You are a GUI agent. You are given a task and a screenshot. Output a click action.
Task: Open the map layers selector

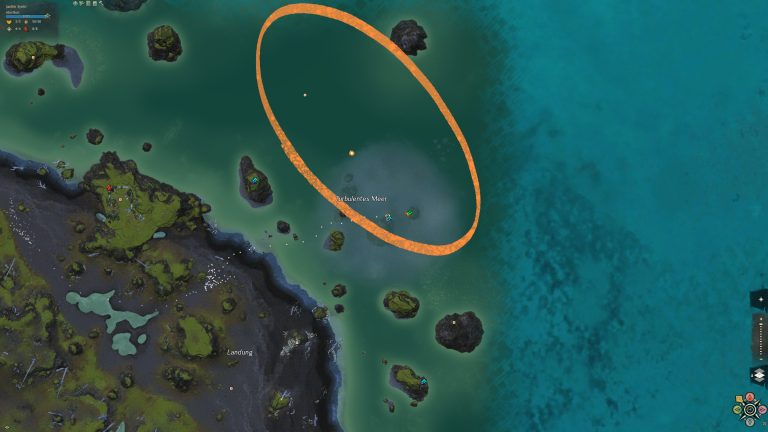click(x=759, y=375)
